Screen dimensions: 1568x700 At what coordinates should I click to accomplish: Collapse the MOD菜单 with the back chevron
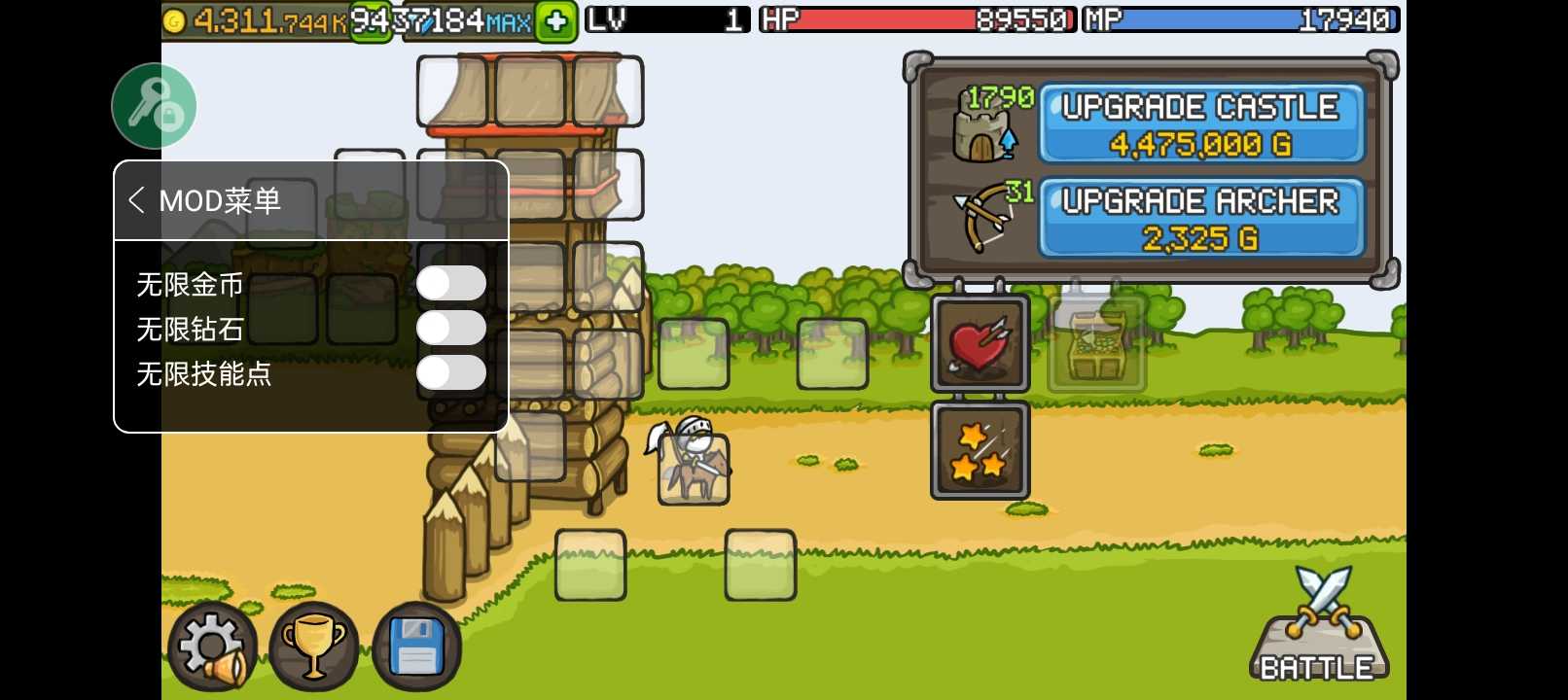click(138, 200)
